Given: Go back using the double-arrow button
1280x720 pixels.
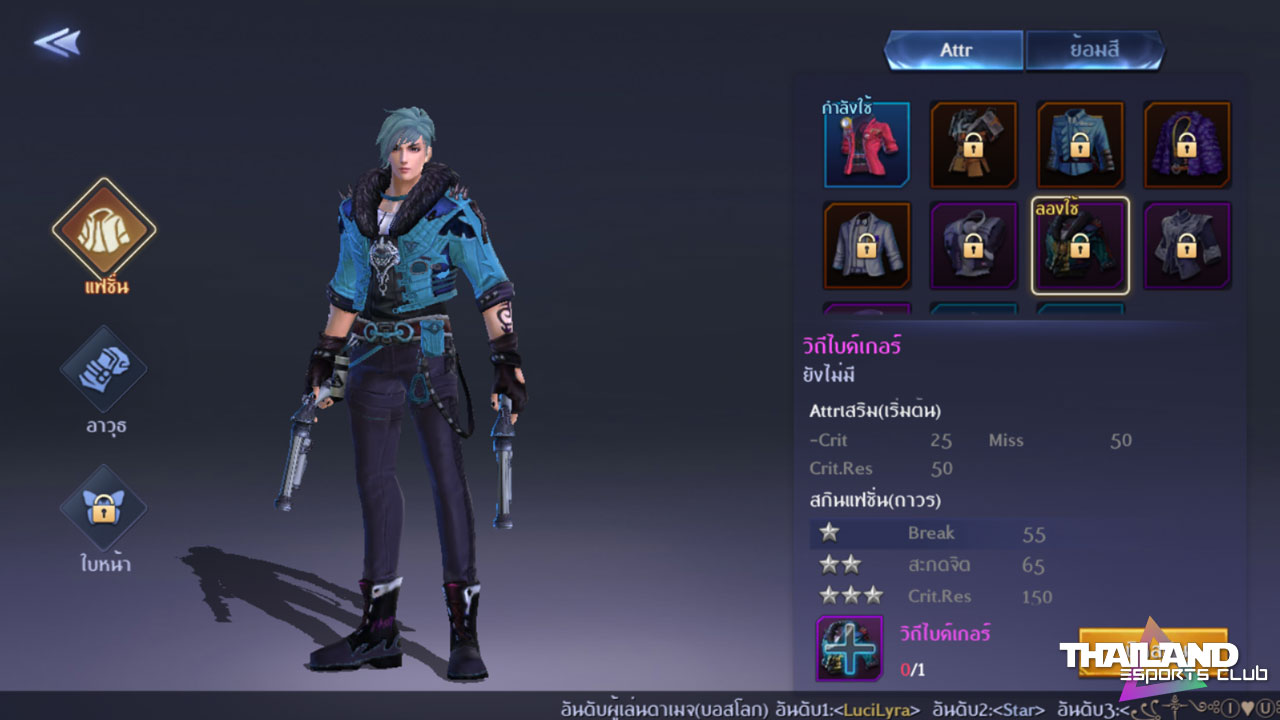Looking at the screenshot, I should click(x=57, y=42).
